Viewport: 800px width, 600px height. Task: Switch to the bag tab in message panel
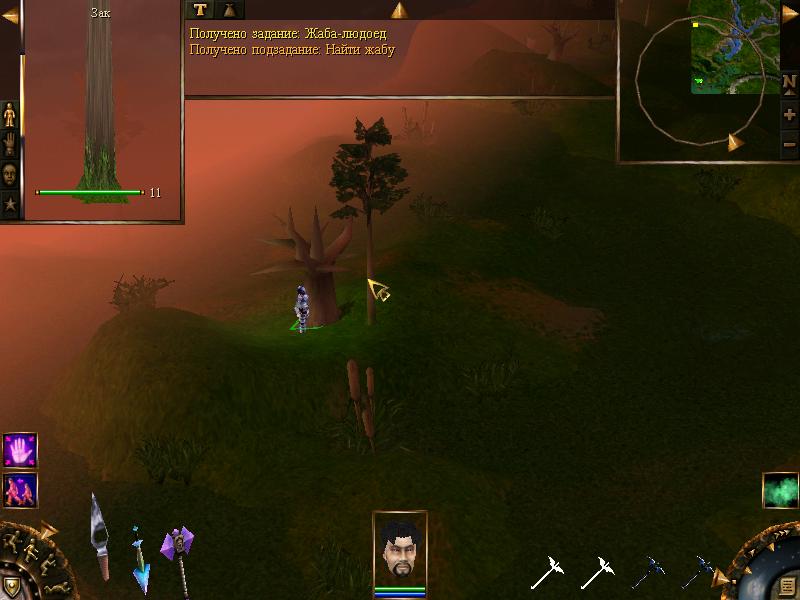[230, 10]
